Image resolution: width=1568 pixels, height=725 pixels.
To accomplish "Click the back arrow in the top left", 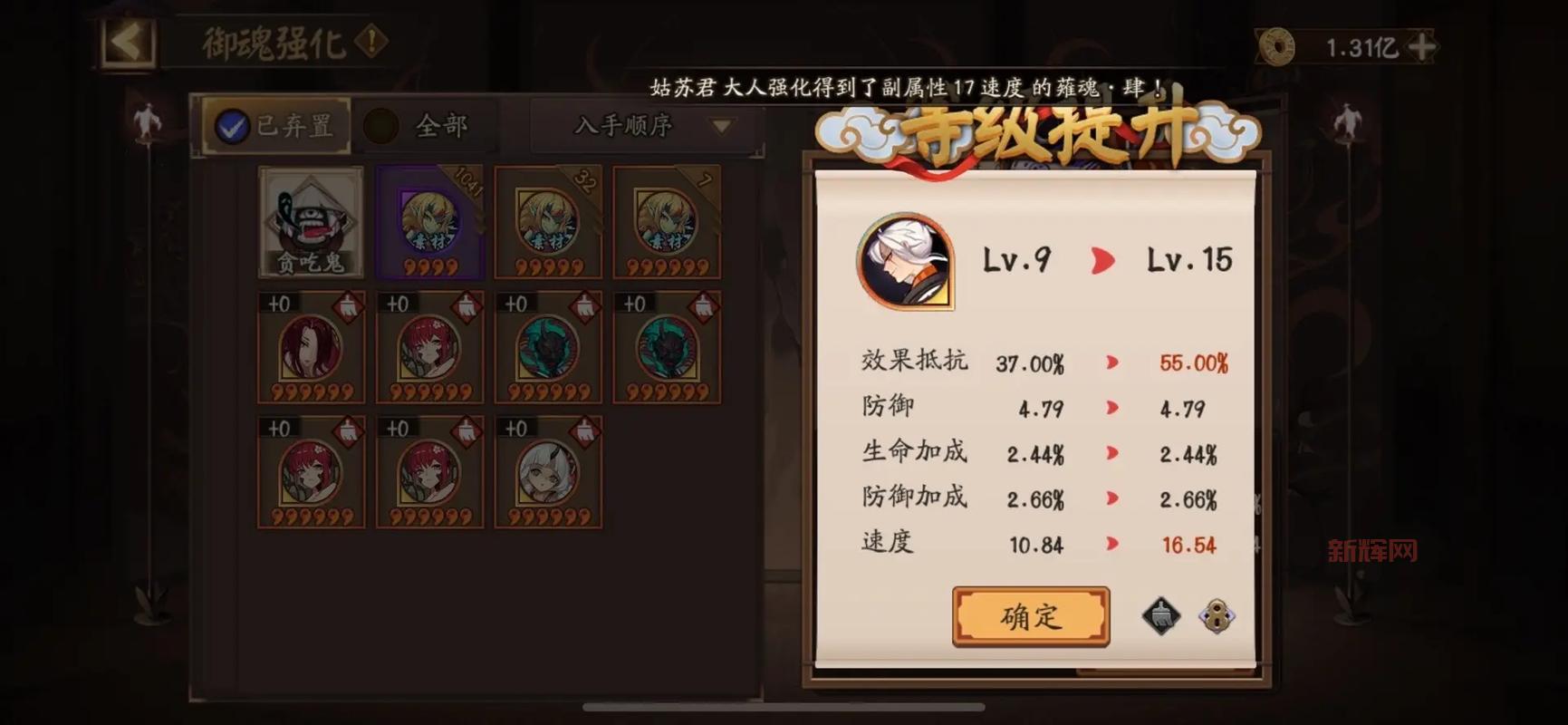I will click(127, 43).
